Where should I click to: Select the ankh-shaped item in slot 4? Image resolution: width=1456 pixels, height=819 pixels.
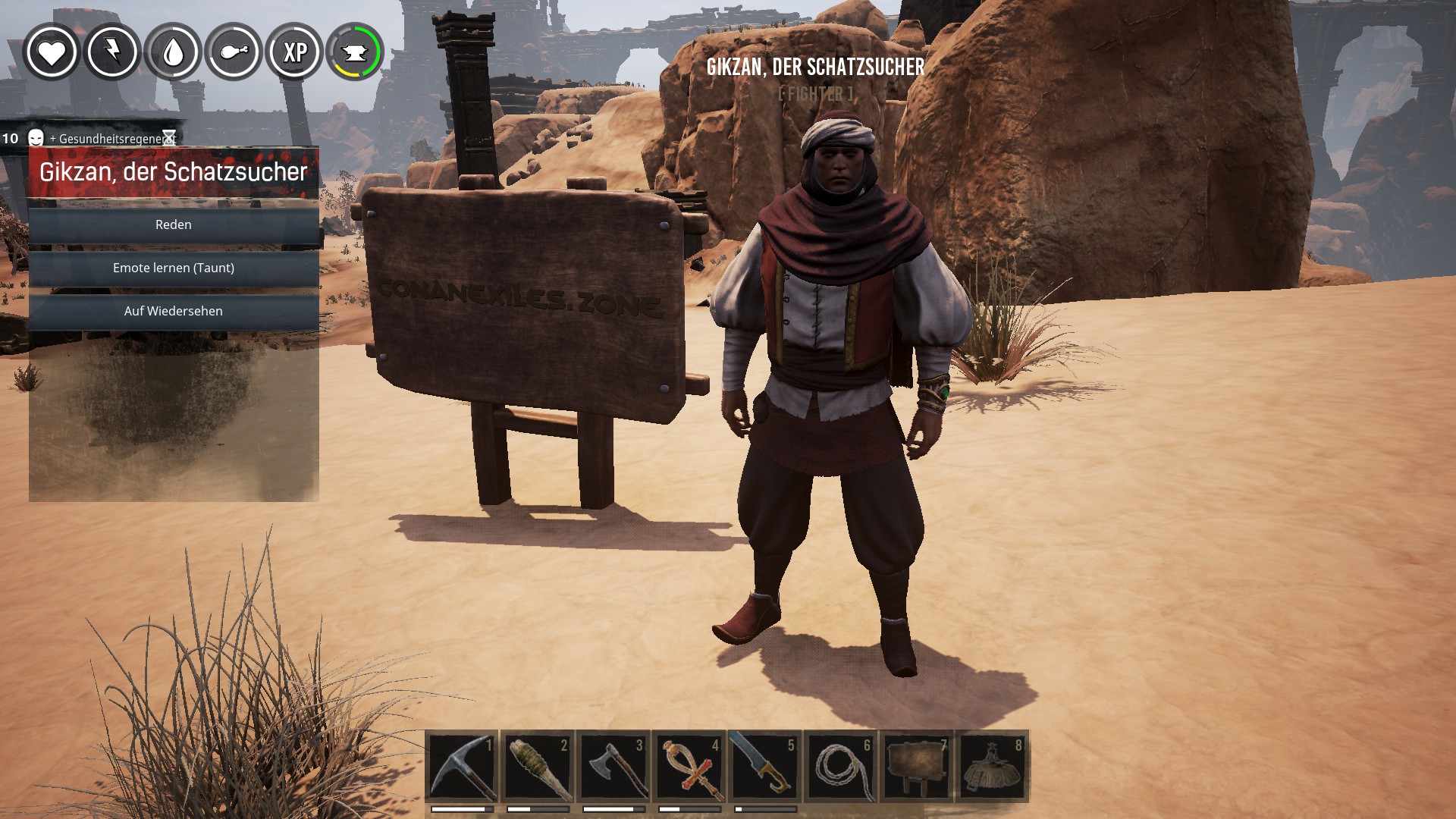click(x=689, y=767)
